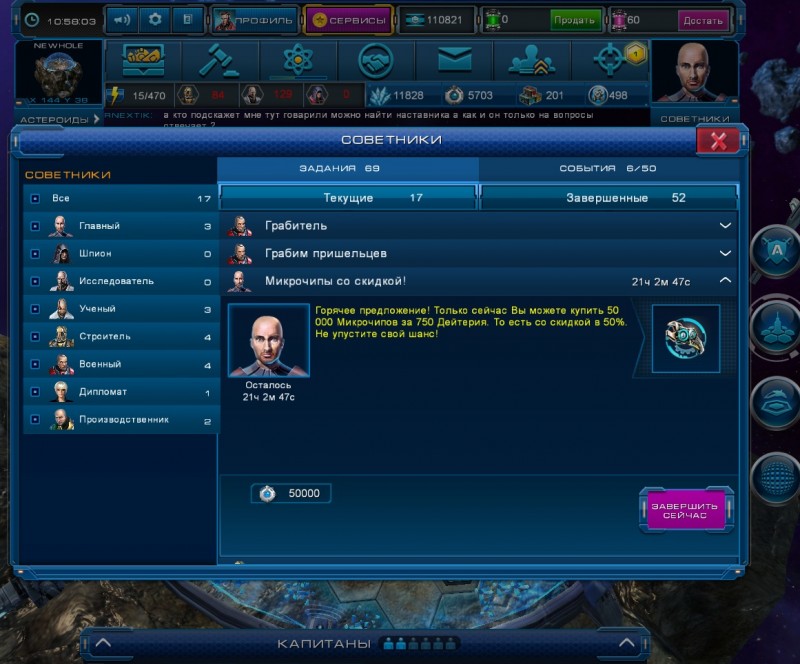Collapse the Микрочипы со скидкой task
The width and height of the screenshot is (800, 664).
click(726, 282)
